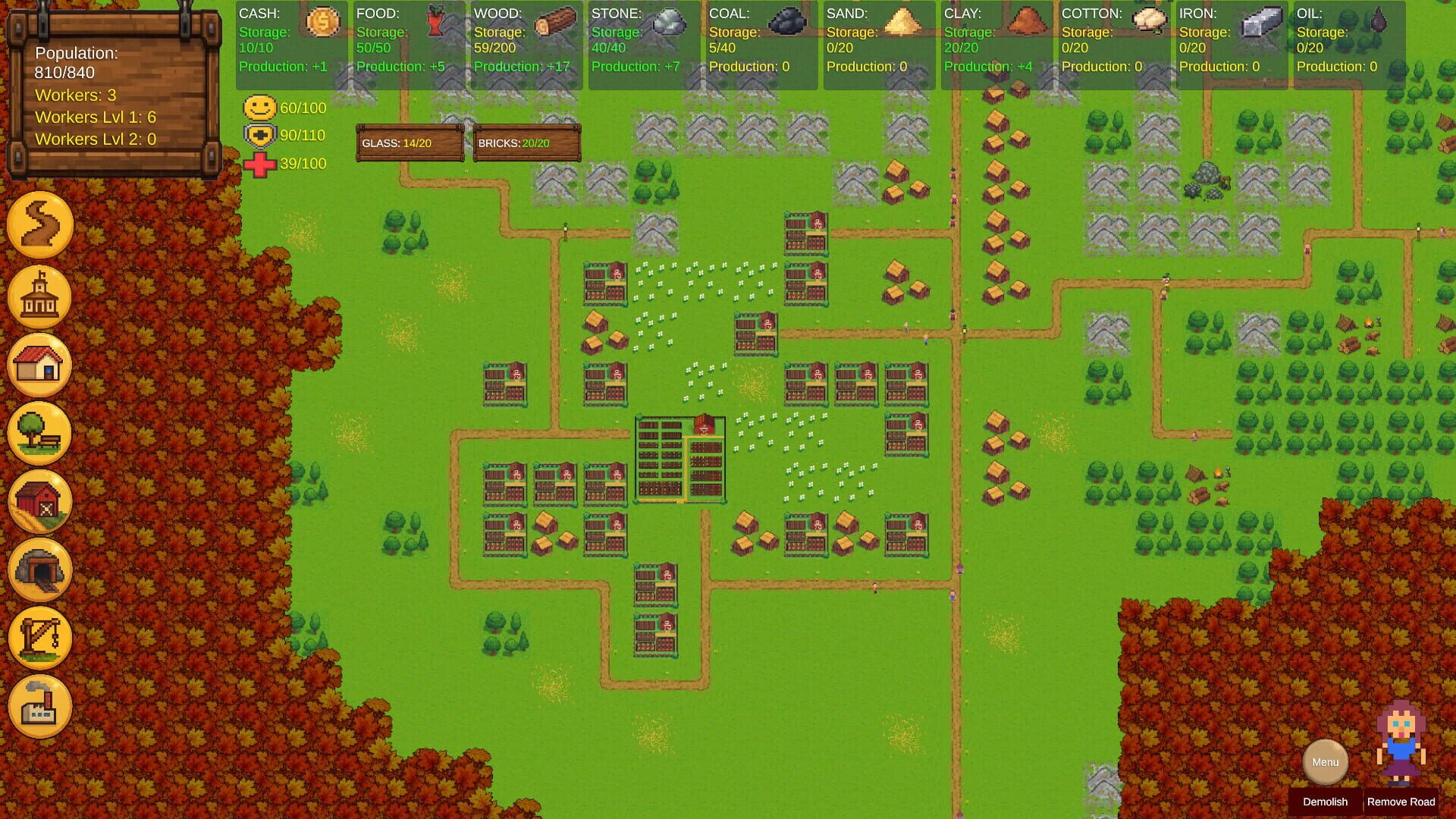Click the CASH coin icon
Image resolution: width=1456 pixels, height=819 pixels.
(x=321, y=23)
